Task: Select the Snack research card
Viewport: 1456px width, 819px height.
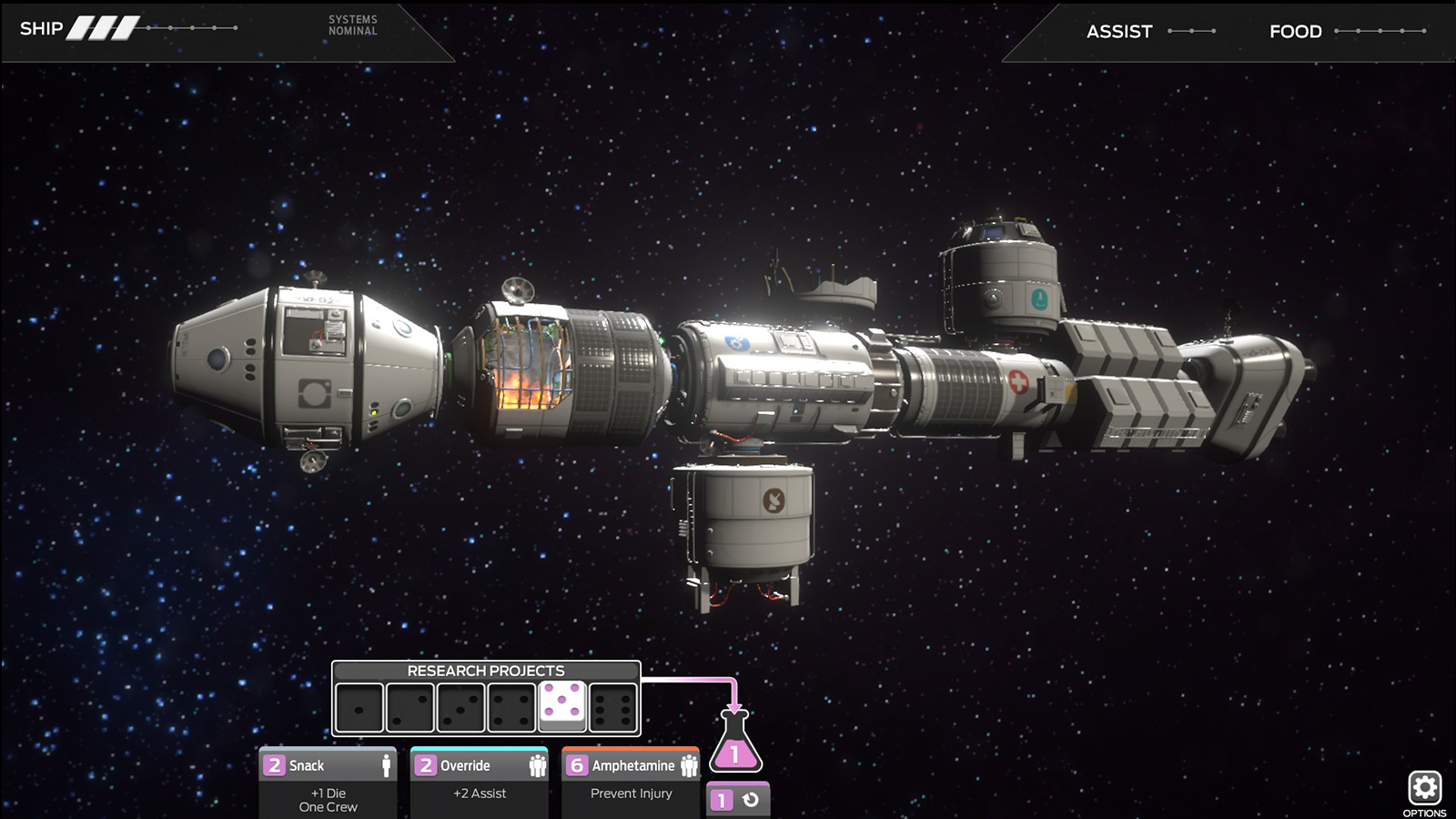Action: [x=328, y=783]
